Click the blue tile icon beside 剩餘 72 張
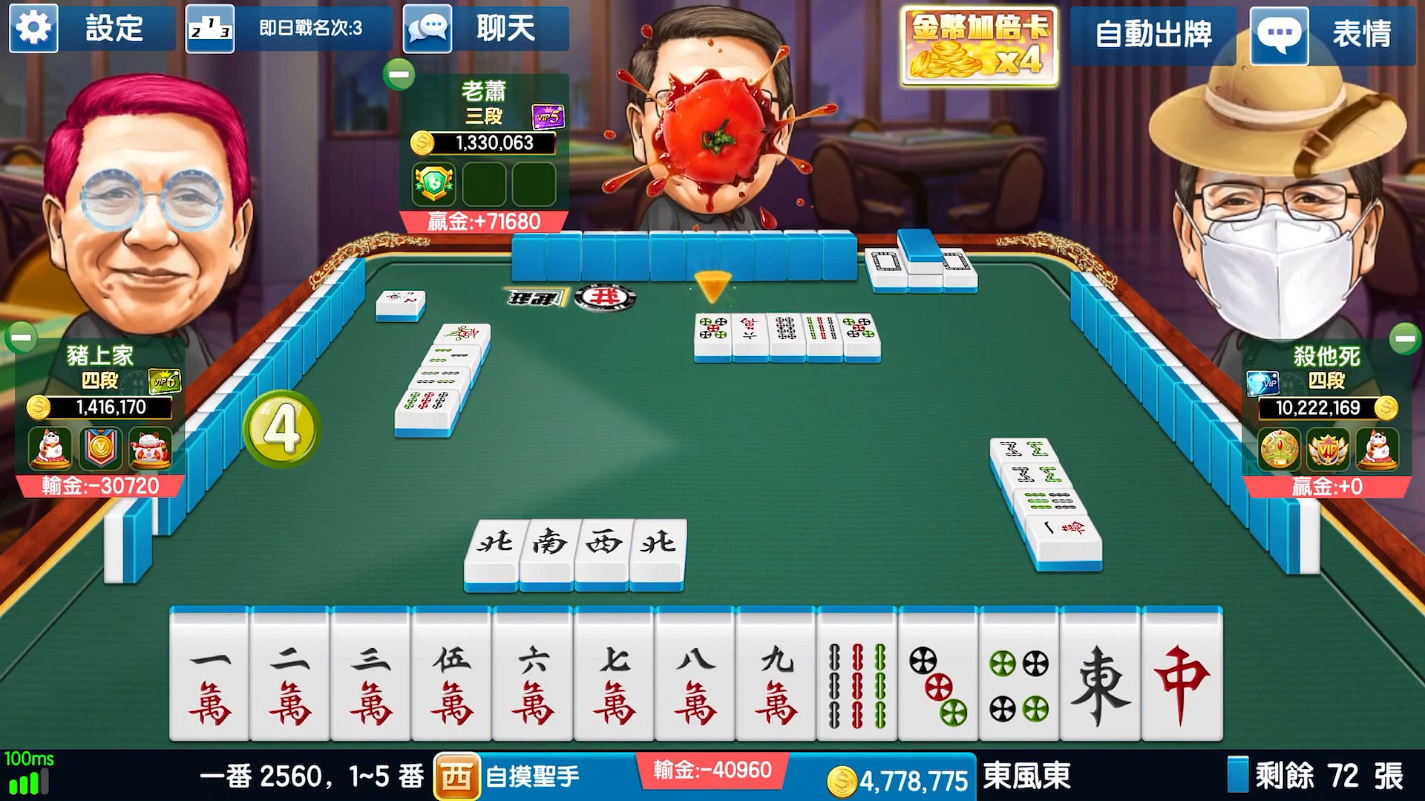This screenshot has height=801, width=1425. click(x=1238, y=776)
